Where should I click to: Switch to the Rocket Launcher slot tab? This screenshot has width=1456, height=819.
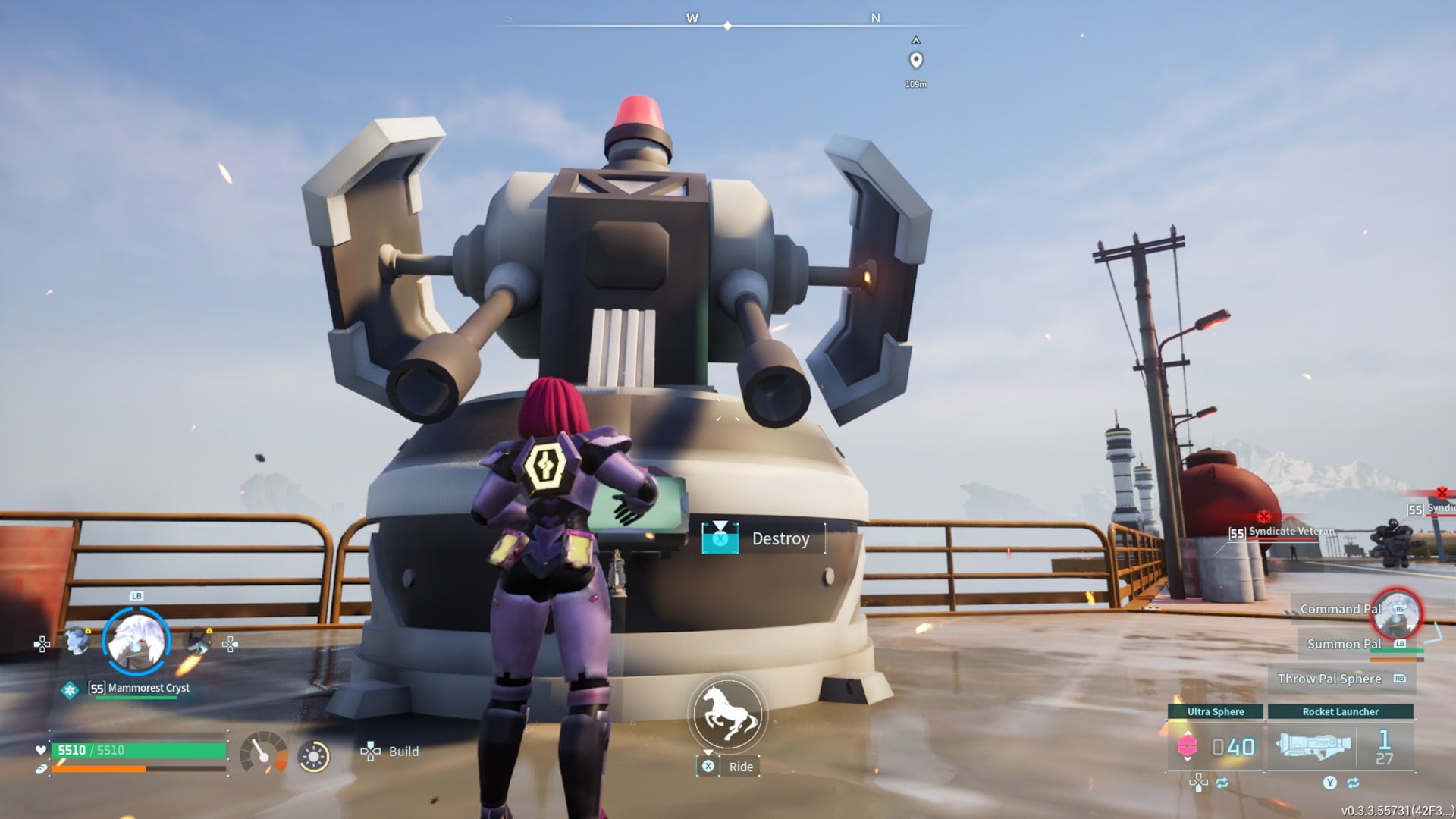1341,711
